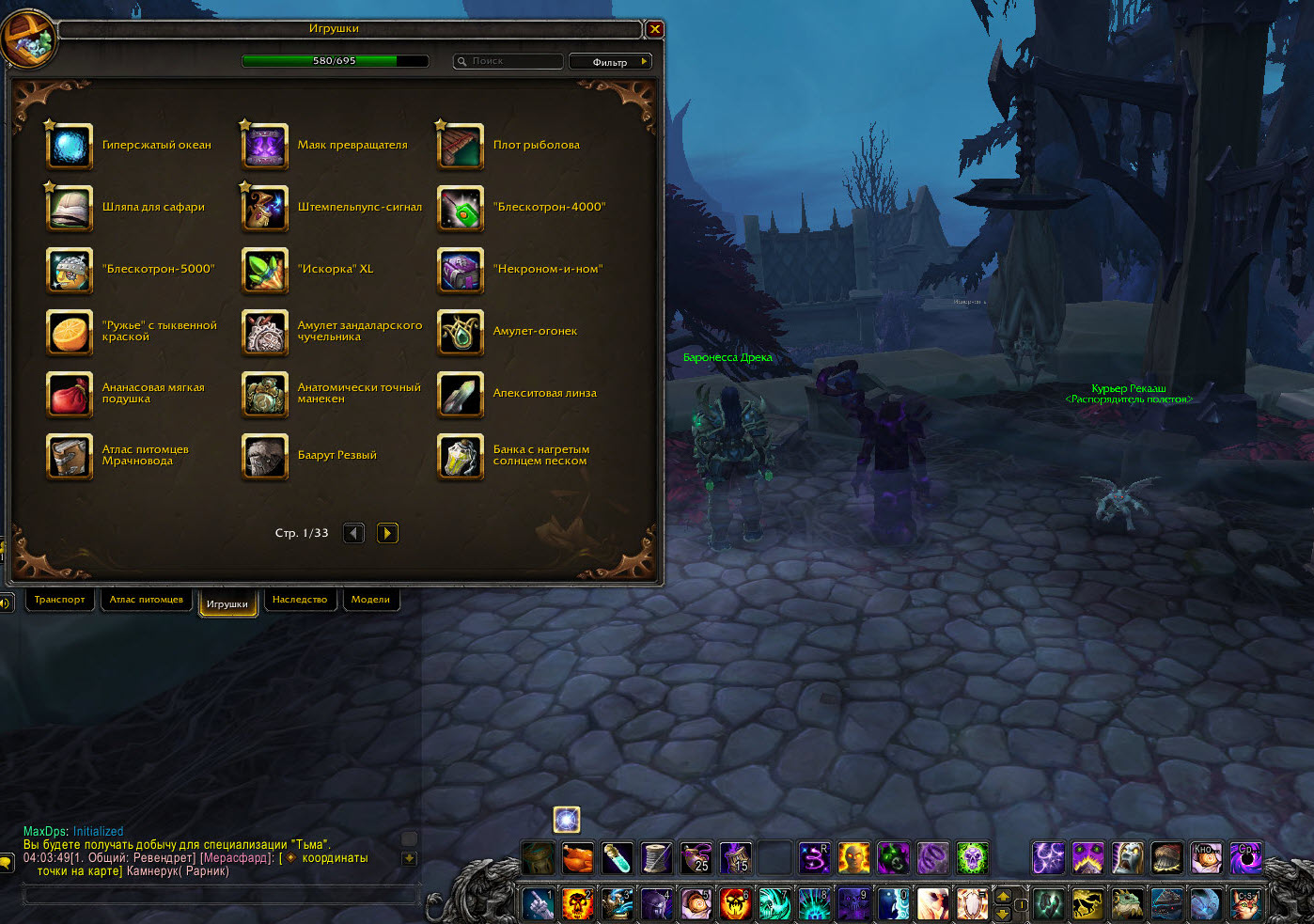Screen dimensions: 1314x924
Task: Switch to the Транспорт tab
Action: (x=59, y=600)
